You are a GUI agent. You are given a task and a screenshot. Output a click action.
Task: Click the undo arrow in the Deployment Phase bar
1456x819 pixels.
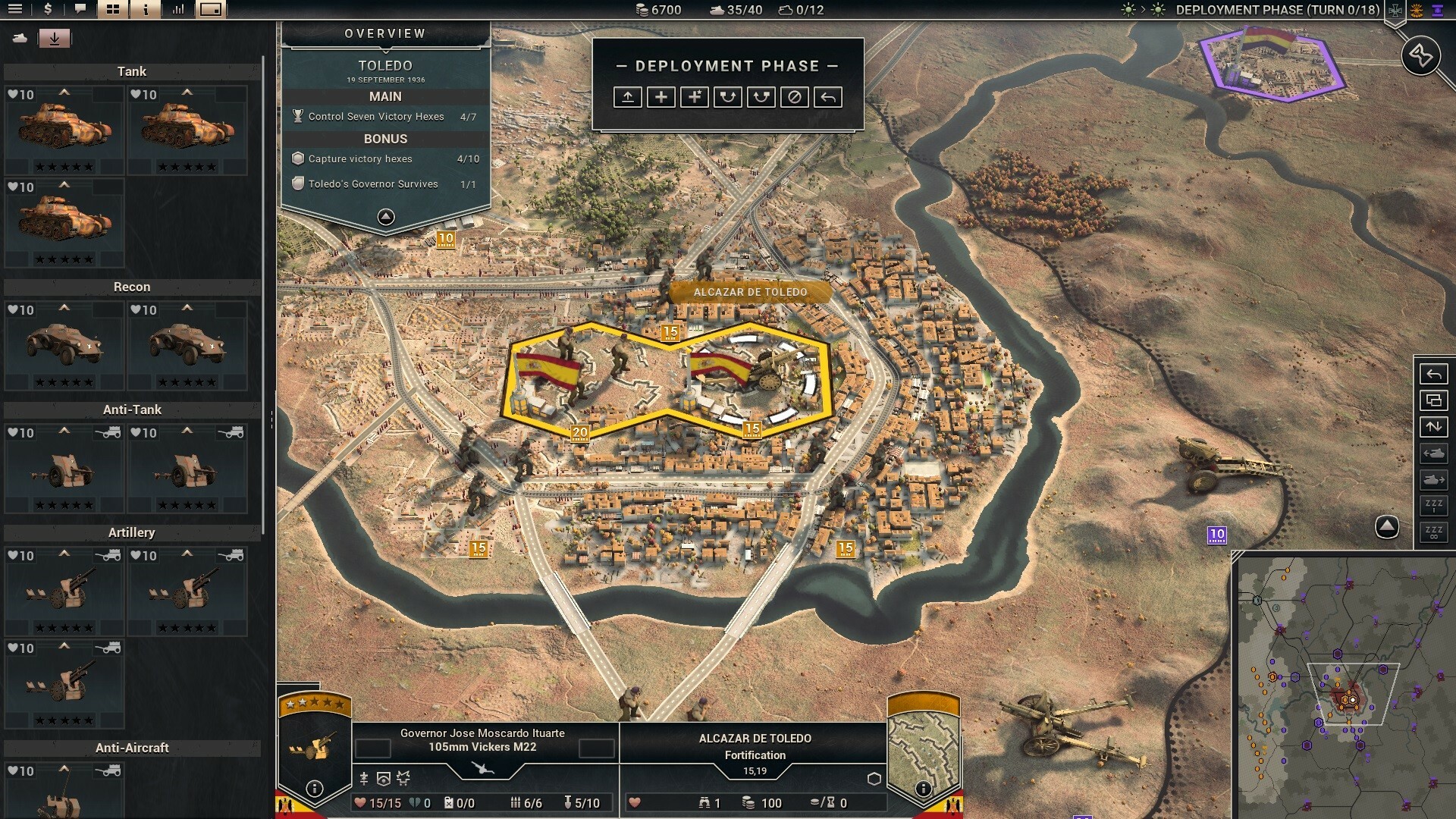829,97
